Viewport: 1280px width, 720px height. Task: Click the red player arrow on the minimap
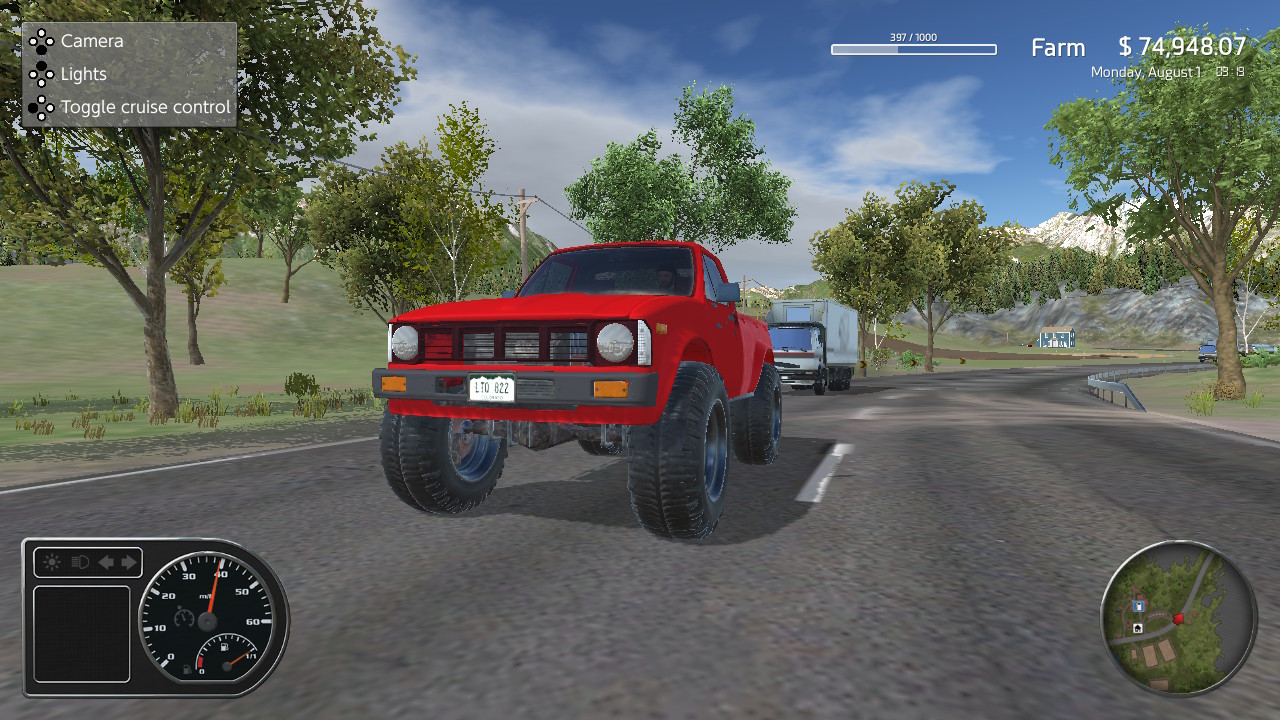coord(1179,619)
